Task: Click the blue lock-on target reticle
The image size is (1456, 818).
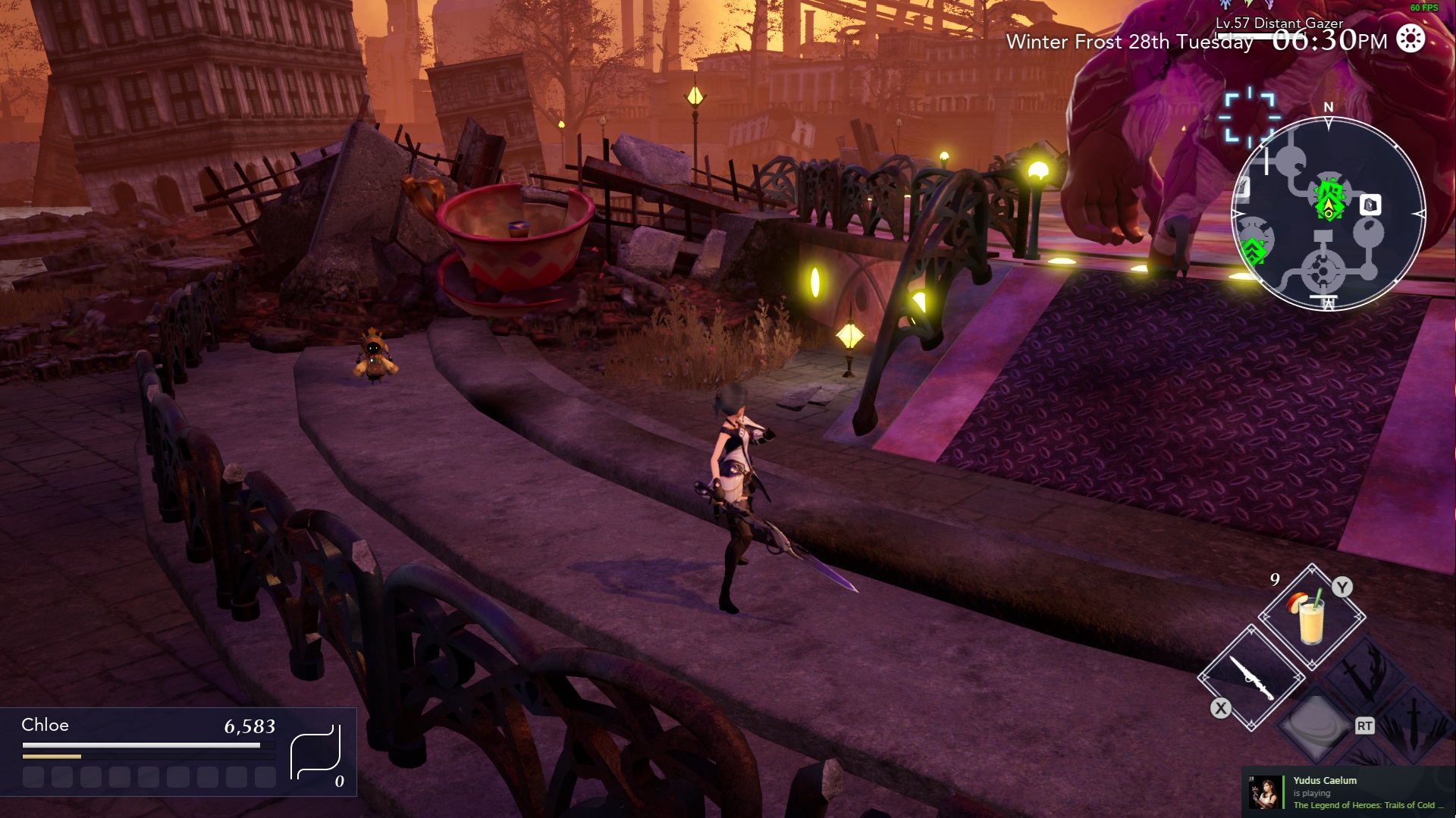Action: coord(1249,117)
